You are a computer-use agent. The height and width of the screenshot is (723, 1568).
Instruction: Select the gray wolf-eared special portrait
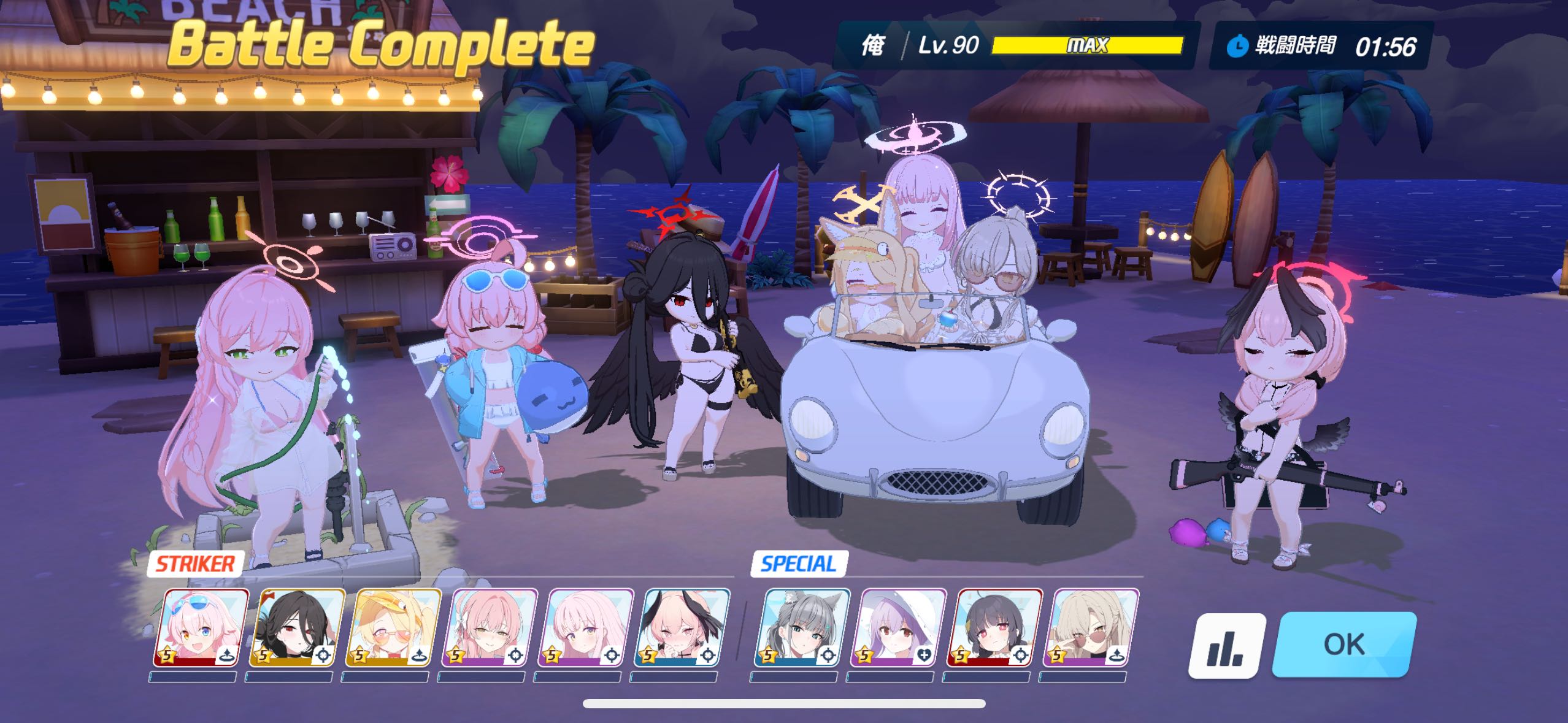tap(802, 628)
